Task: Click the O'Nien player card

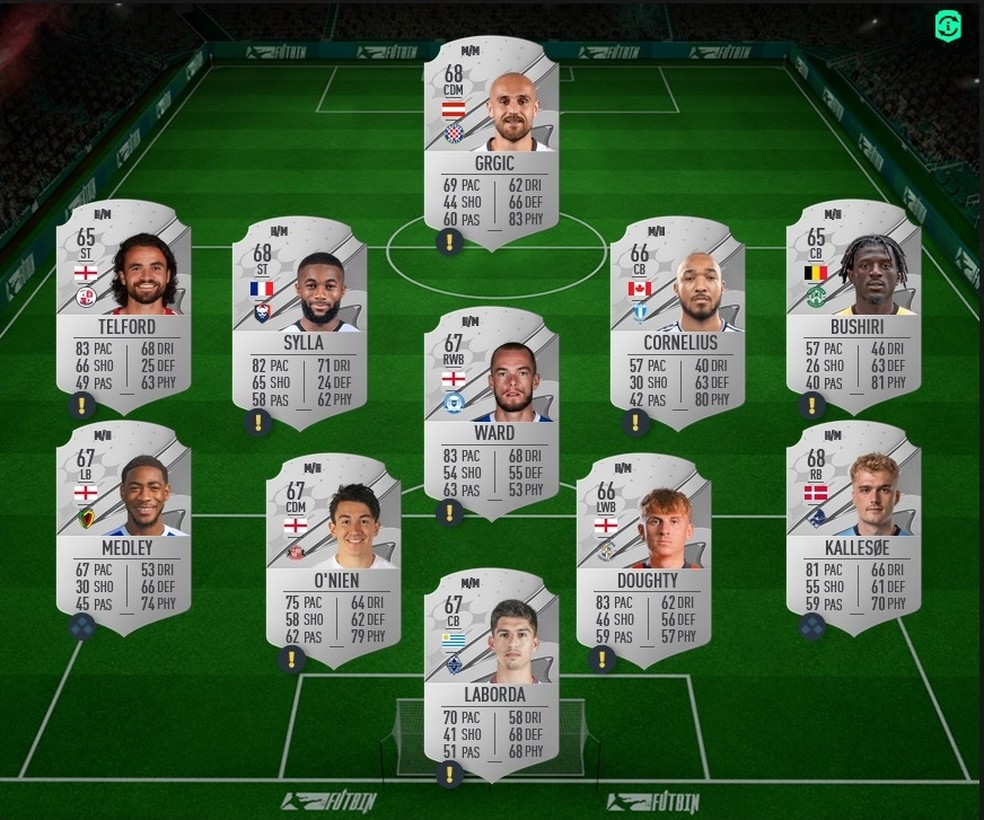Action: click(x=334, y=550)
